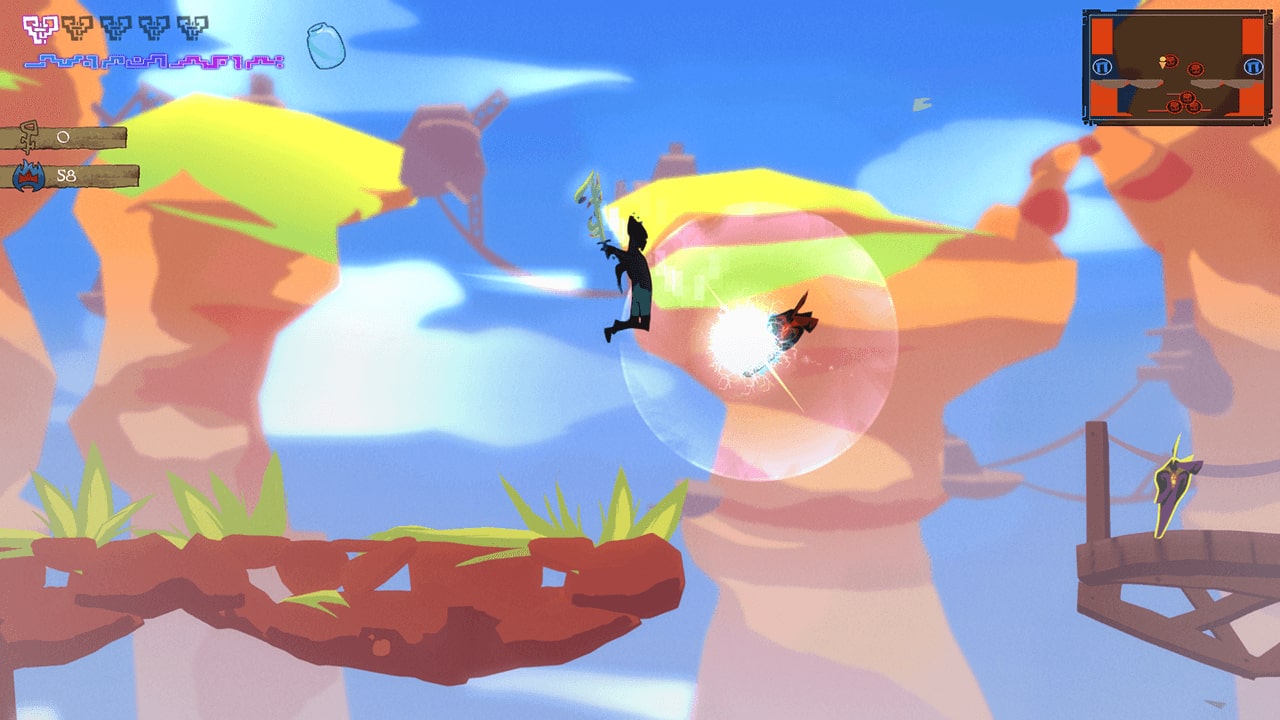The image size is (1280, 720).
Task: Select the last darkened Korima health symbol
Action: 193,28
